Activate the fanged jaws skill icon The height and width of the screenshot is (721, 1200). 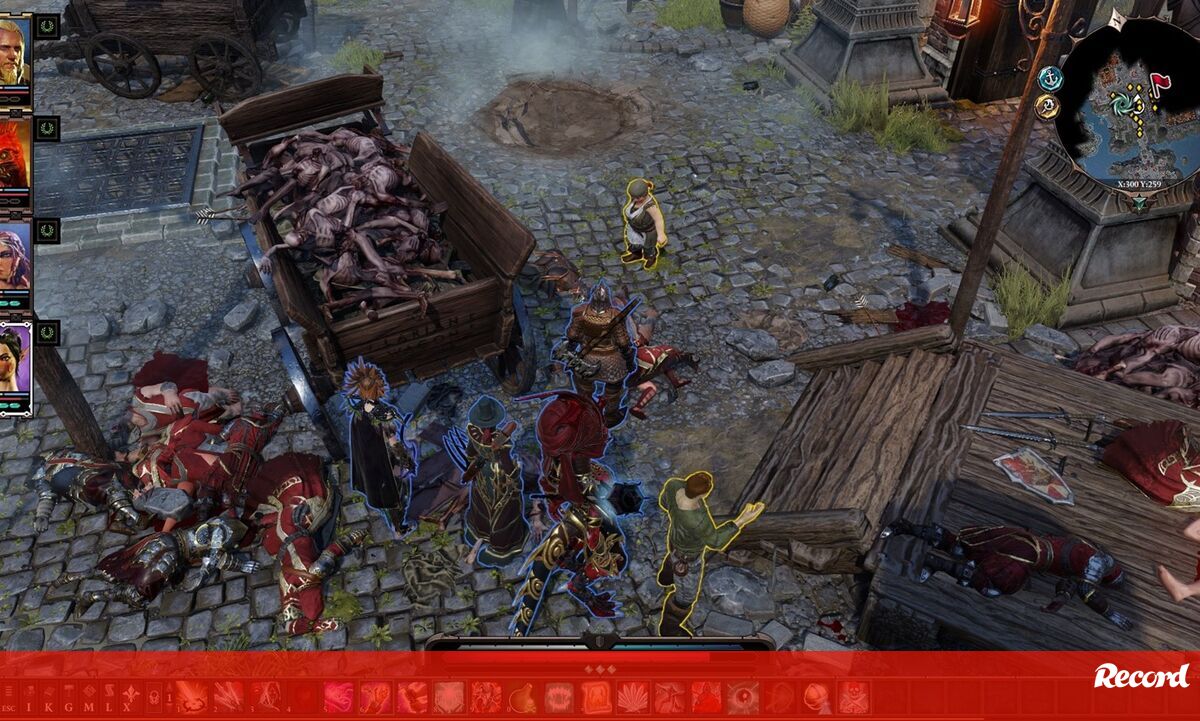tap(559, 697)
